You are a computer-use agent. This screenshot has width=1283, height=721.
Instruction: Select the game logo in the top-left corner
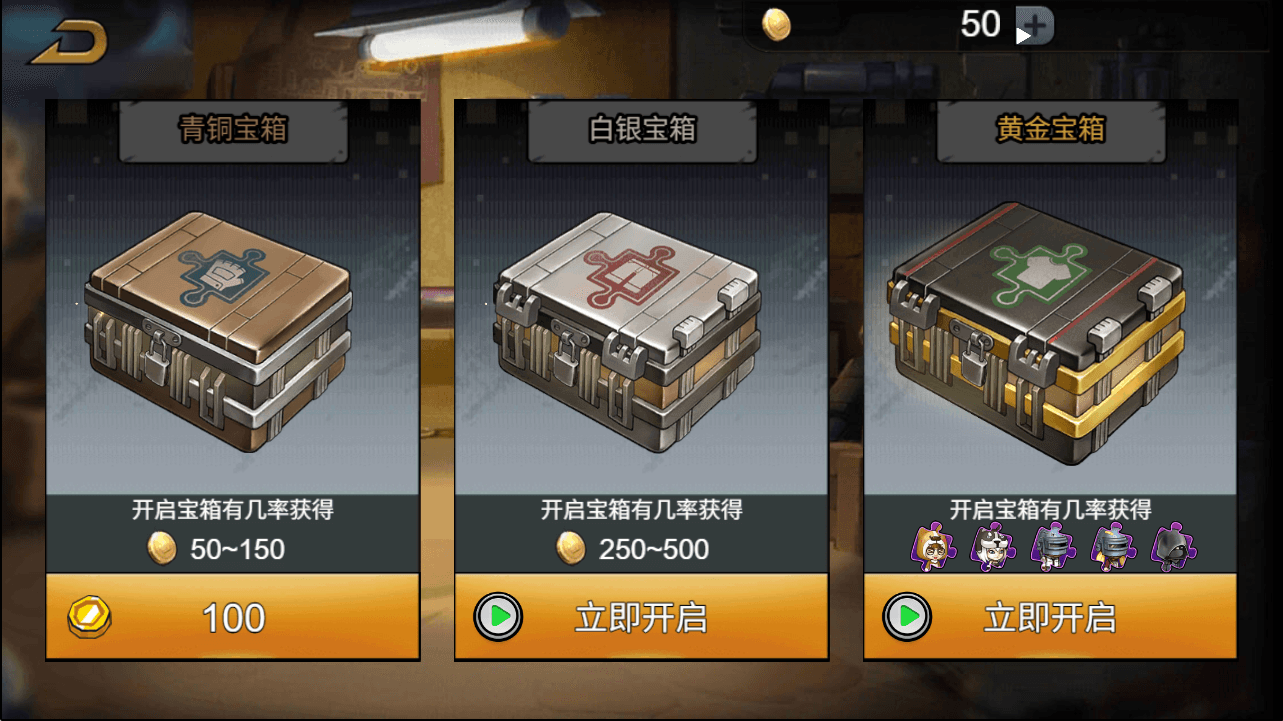coord(68,40)
